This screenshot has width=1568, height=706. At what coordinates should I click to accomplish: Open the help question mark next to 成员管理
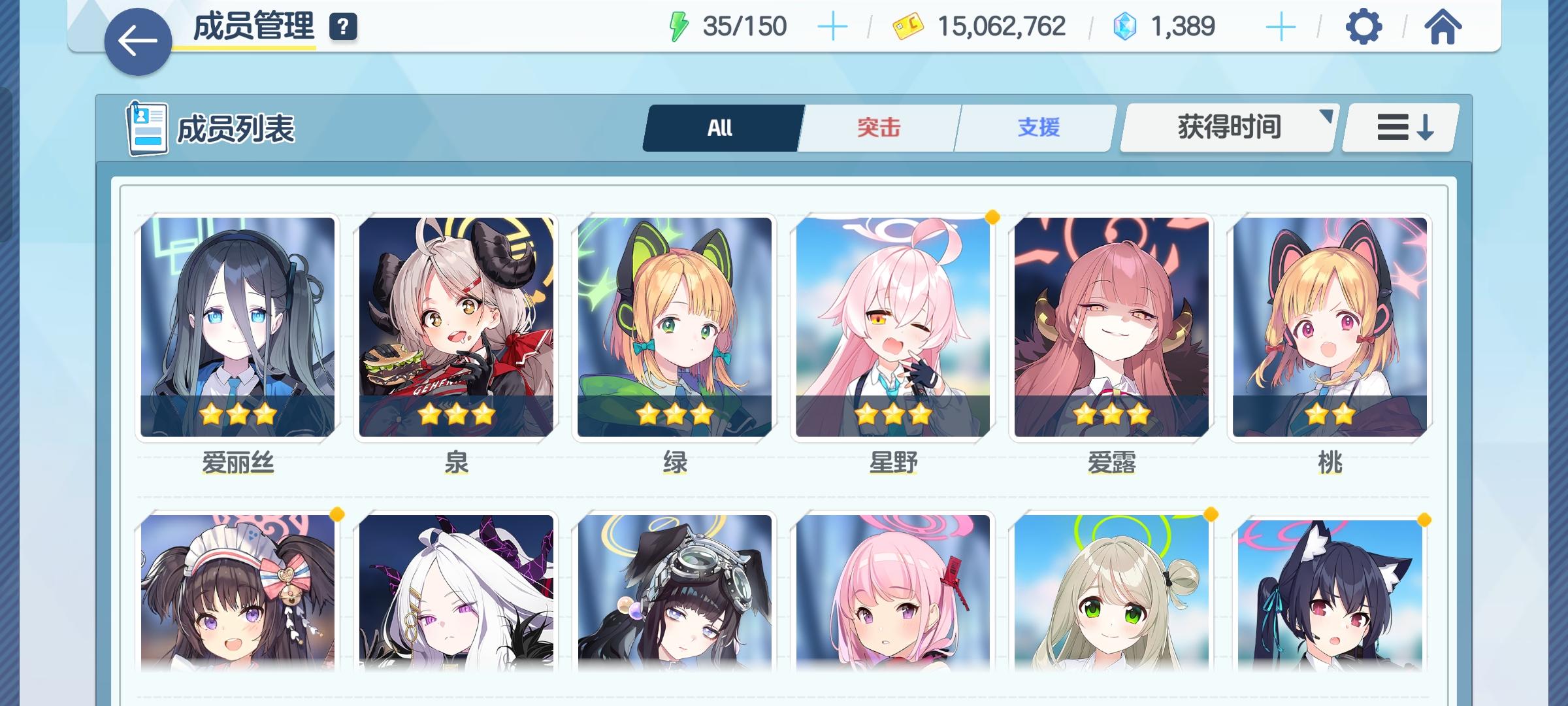coord(342,27)
